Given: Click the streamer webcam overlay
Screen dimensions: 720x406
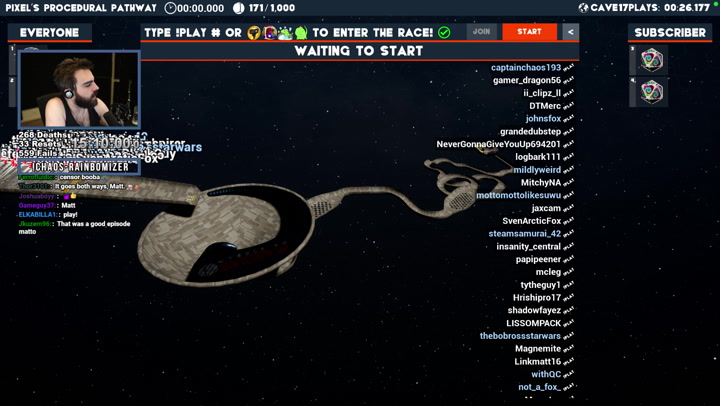Looking at the screenshot, I should [x=79, y=90].
